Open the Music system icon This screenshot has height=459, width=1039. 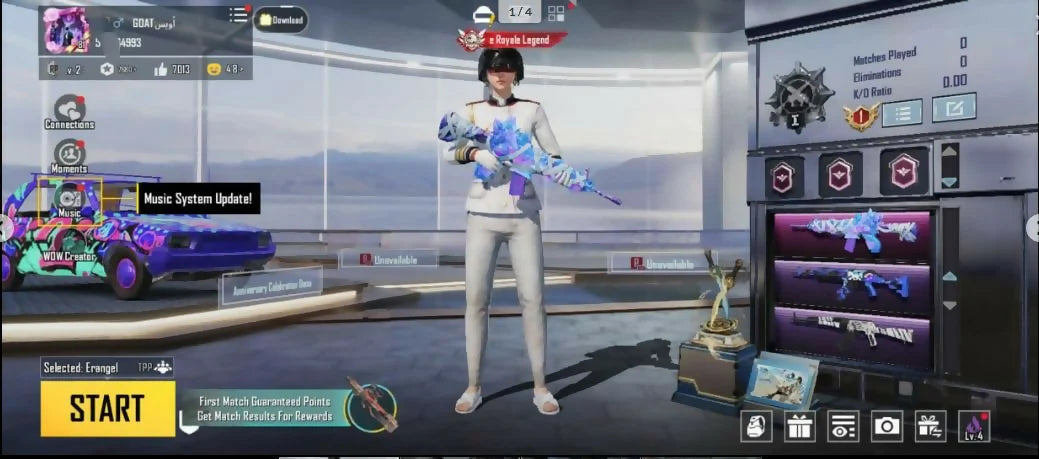pos(69,198)
